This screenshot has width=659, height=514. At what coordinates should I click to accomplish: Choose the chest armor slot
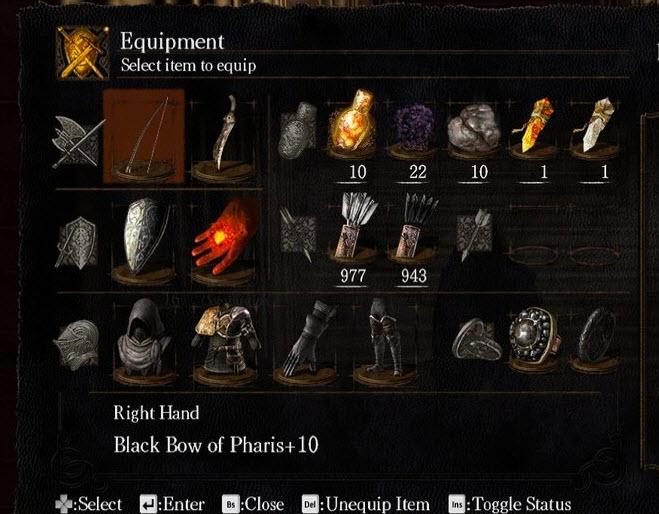pyautogui.click(x=221, y=333)
